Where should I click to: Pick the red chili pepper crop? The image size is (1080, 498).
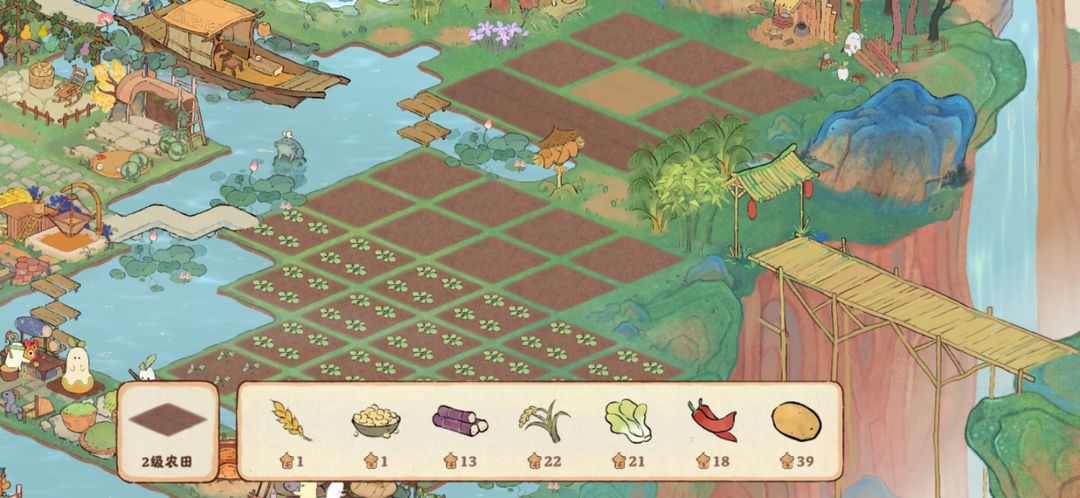(712, 421)
